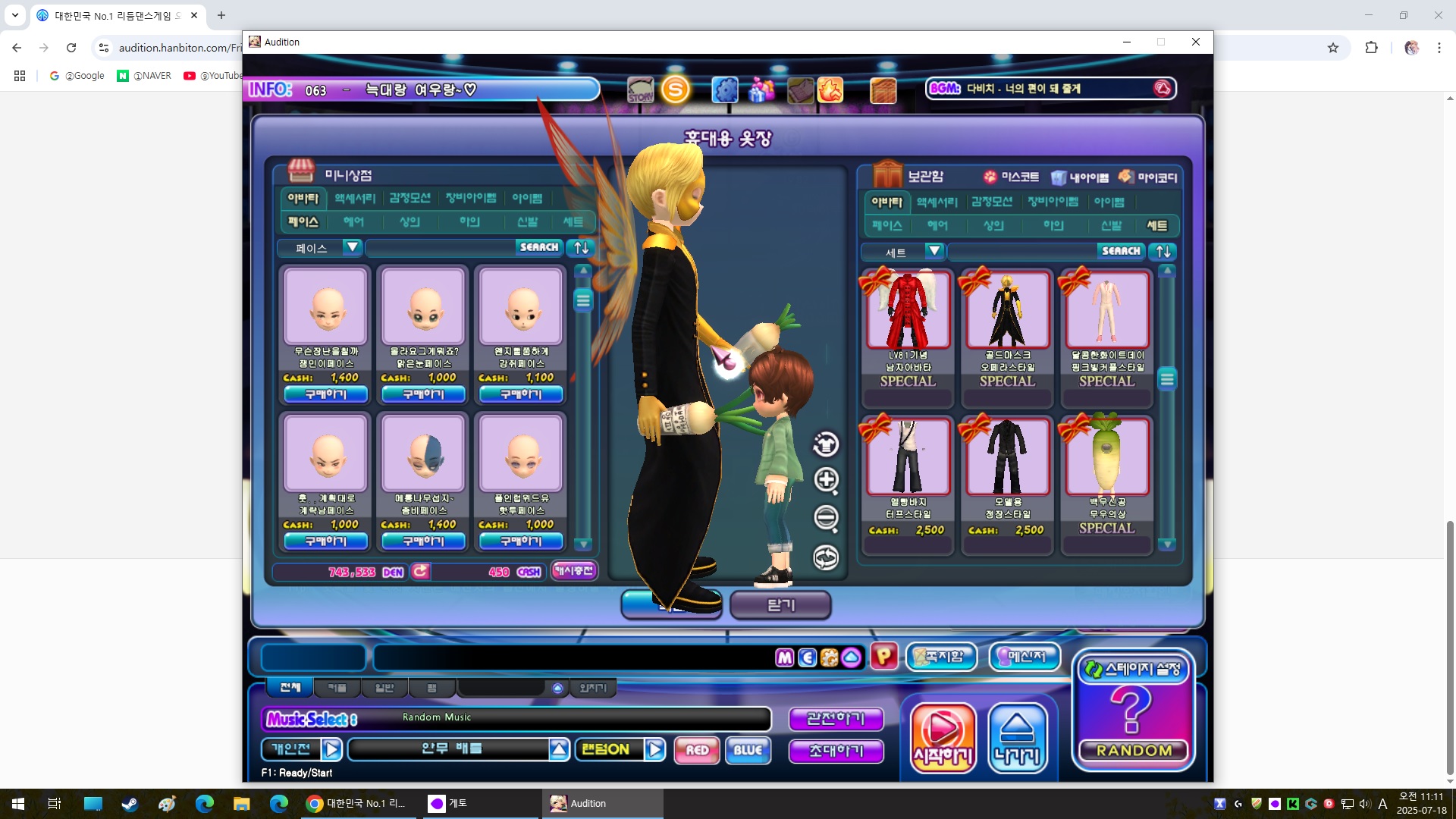This screenshot has height=819, width=1456.
Task: Click the storage SEARCH button
Action: 1121,251
